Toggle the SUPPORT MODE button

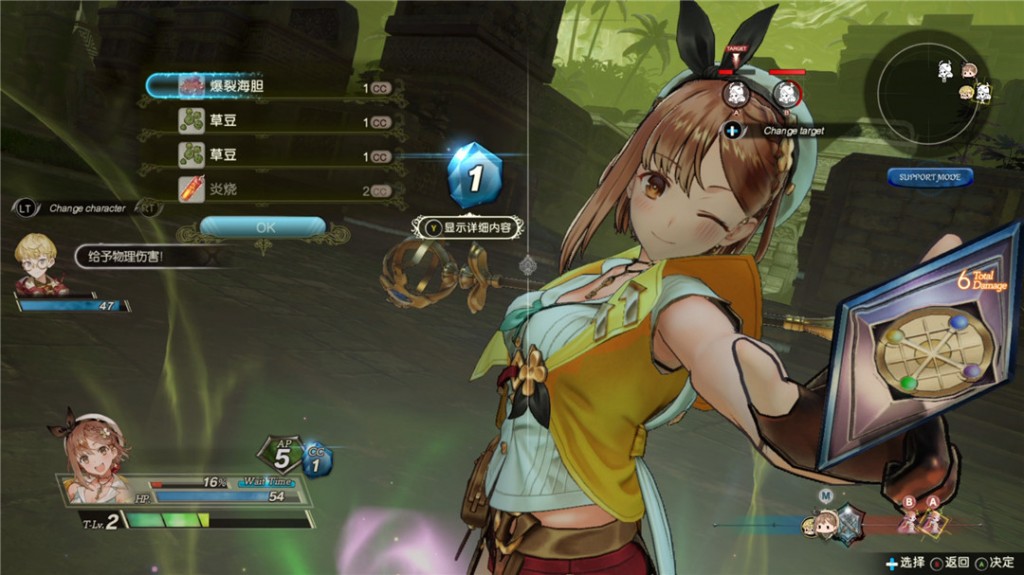coord(929,178)
